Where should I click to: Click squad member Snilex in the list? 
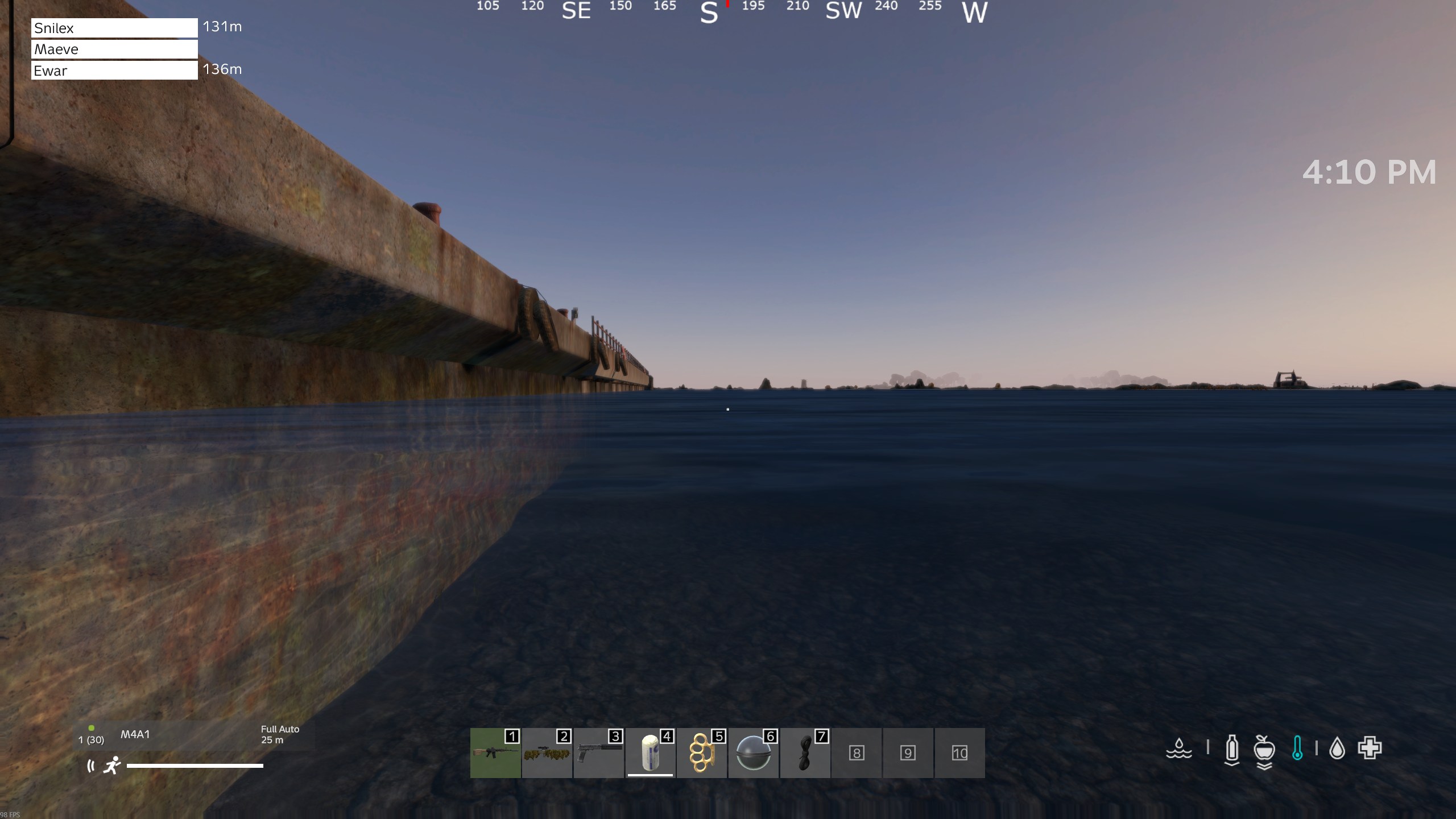point(114,28)
